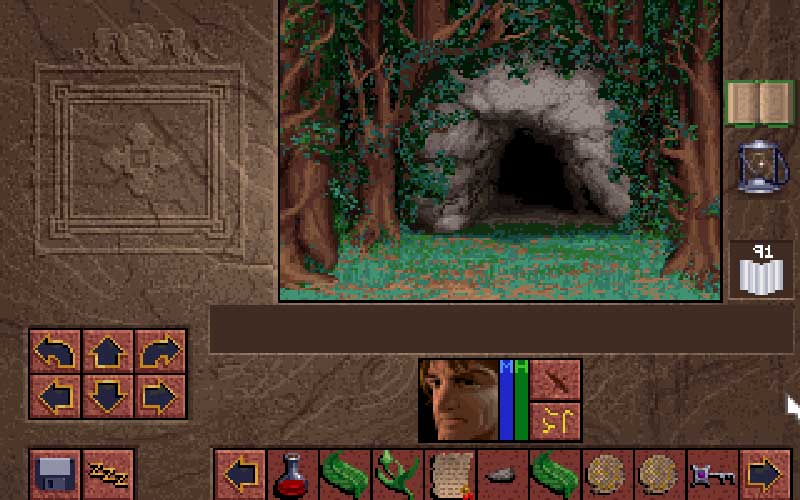
Task: Click the hero's portrait
Action: pyautogui.click(x=458, y=400)
